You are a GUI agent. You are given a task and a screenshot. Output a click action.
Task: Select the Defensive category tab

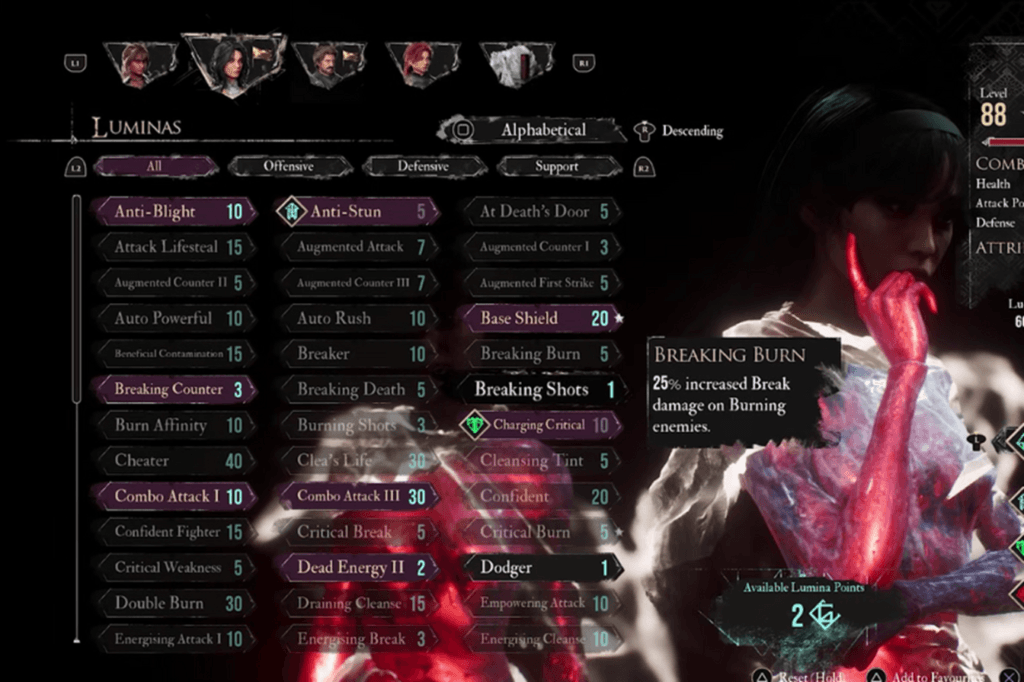coord(422,167)
